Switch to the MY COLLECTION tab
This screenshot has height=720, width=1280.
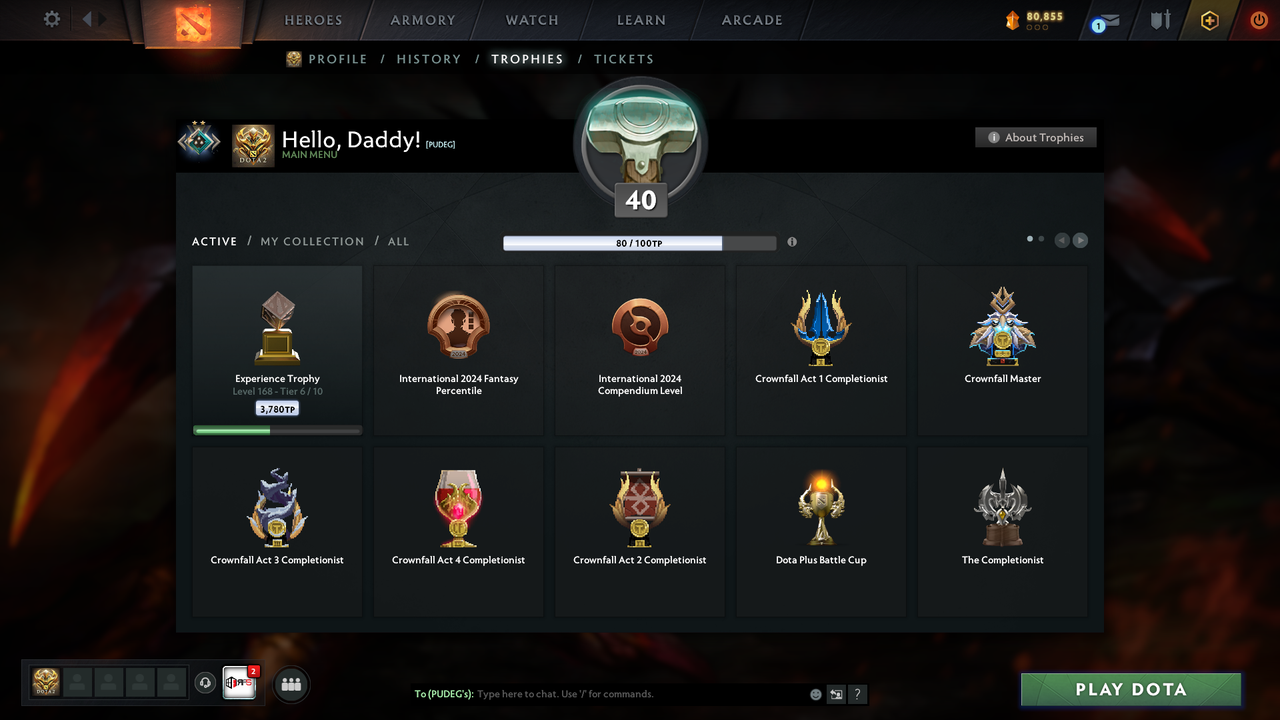[x=311, y=241]
